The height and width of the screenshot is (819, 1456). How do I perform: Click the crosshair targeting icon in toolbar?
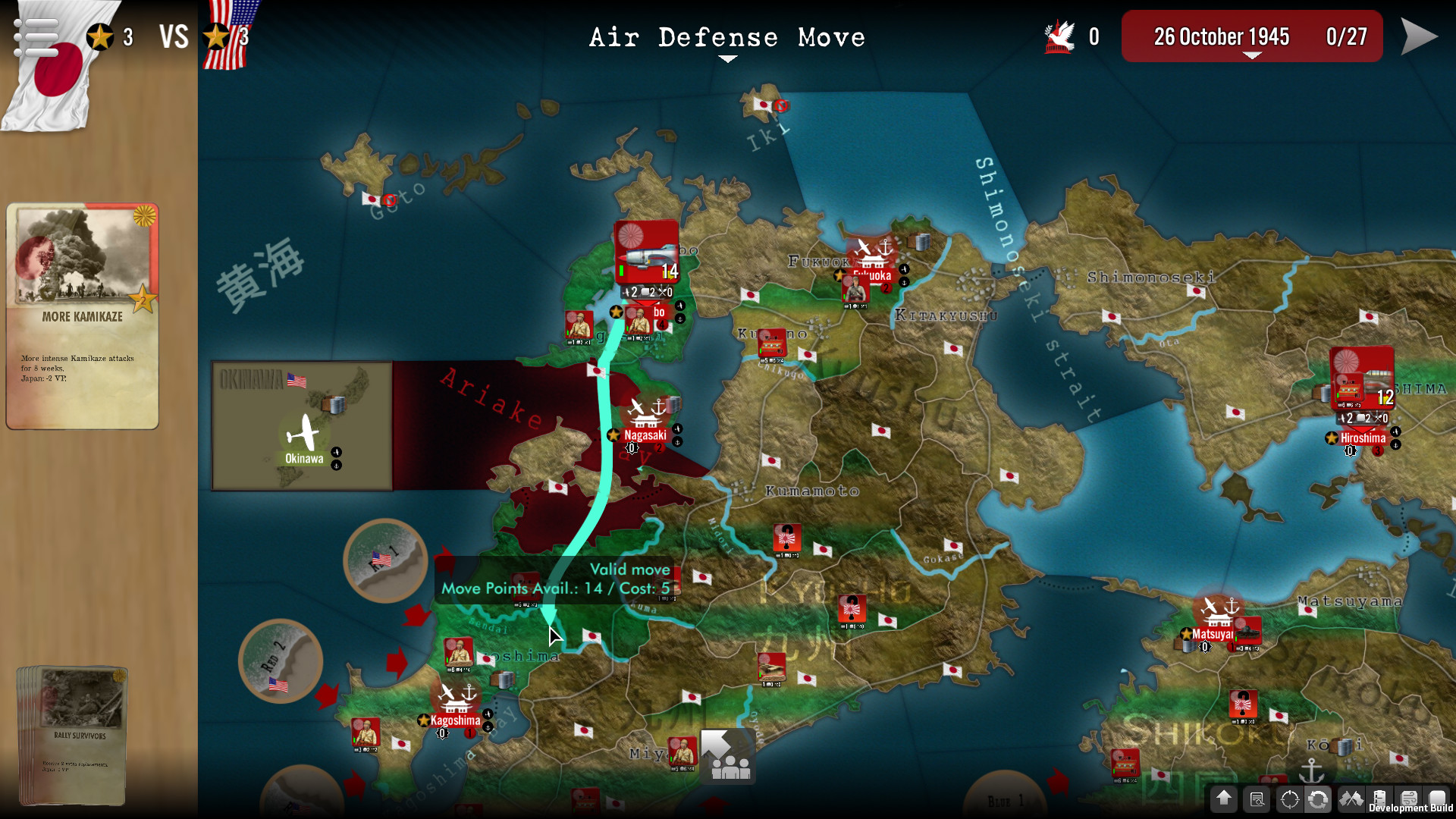[x=1289, y=800]
